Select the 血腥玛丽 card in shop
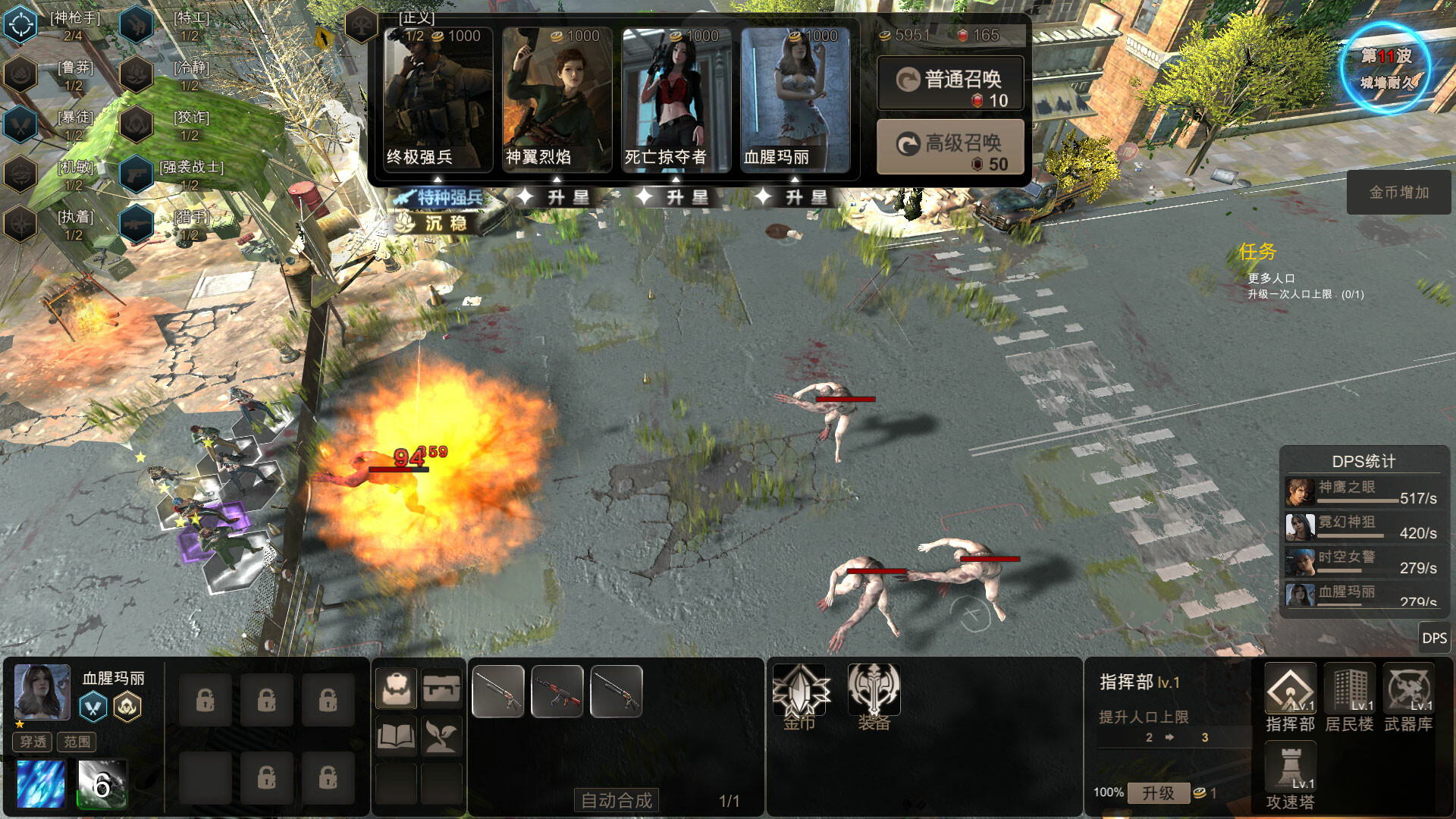 pos(795,99)
